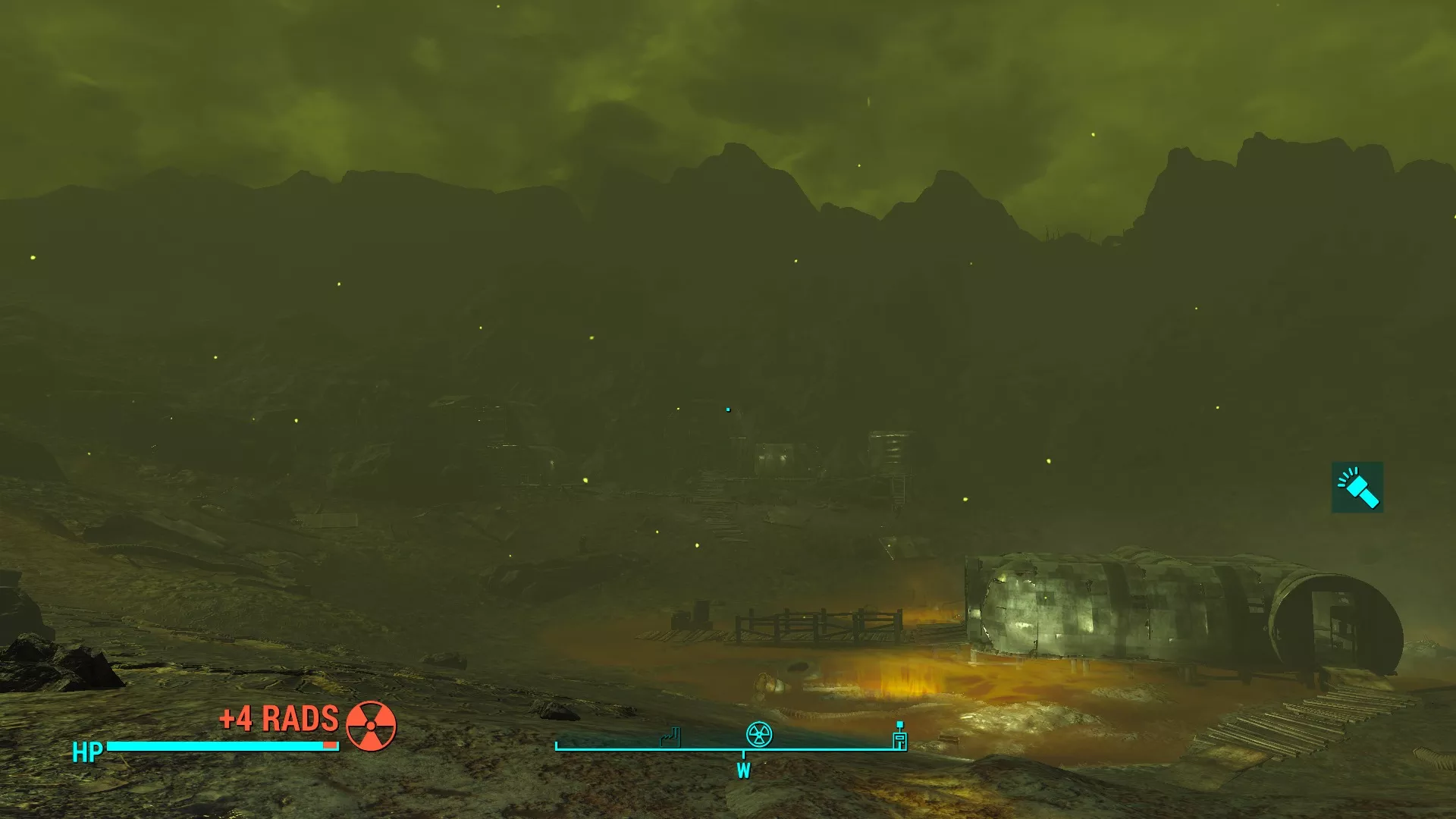Select the building marker at the compass edge
Screen dimensions: 1456x819
click(x=899, y=738)
